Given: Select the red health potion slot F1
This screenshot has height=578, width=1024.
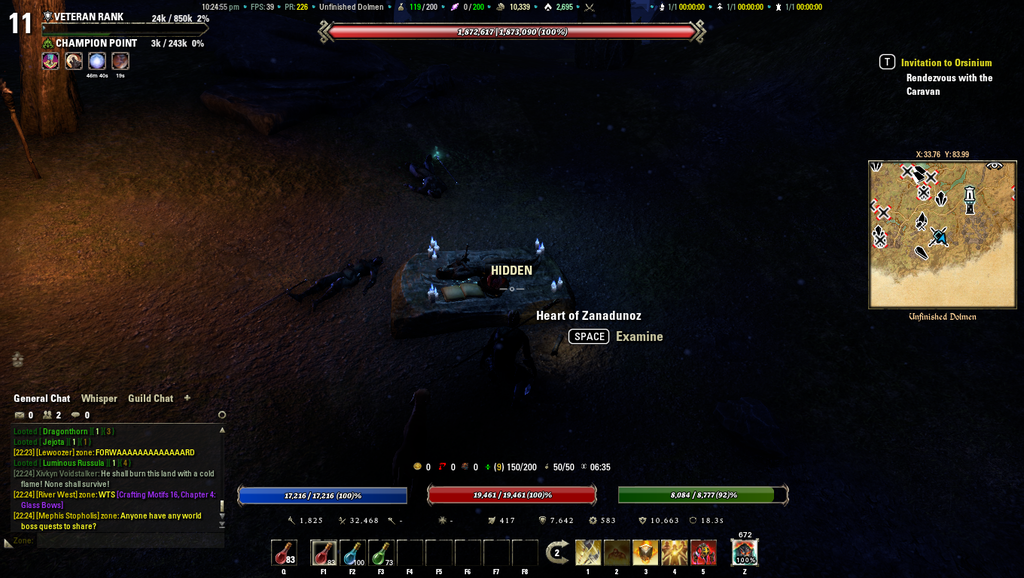Looking at the screenshot, I should point(323,553).
